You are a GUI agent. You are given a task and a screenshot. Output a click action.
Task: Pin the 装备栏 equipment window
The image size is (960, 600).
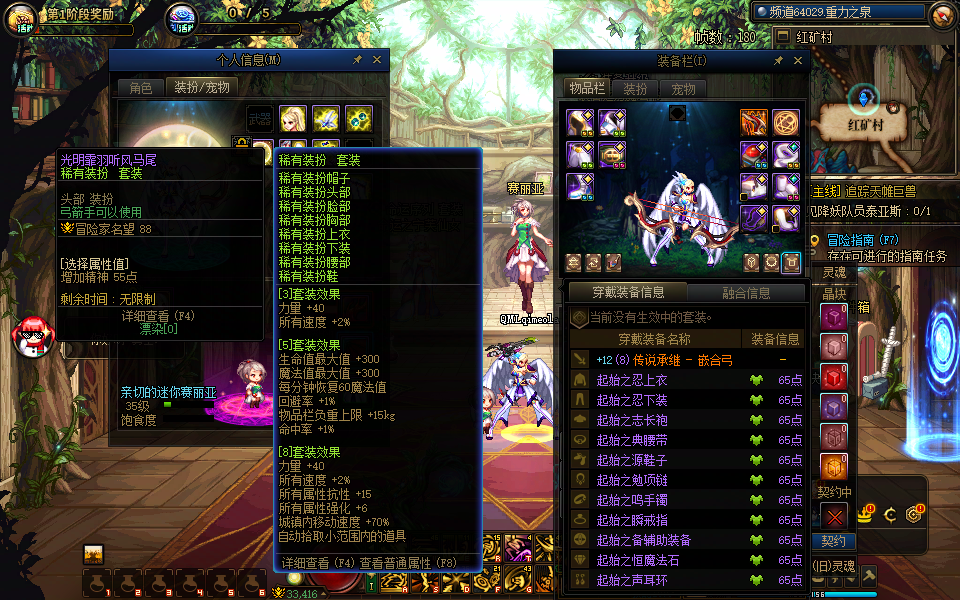coord(778,61)
